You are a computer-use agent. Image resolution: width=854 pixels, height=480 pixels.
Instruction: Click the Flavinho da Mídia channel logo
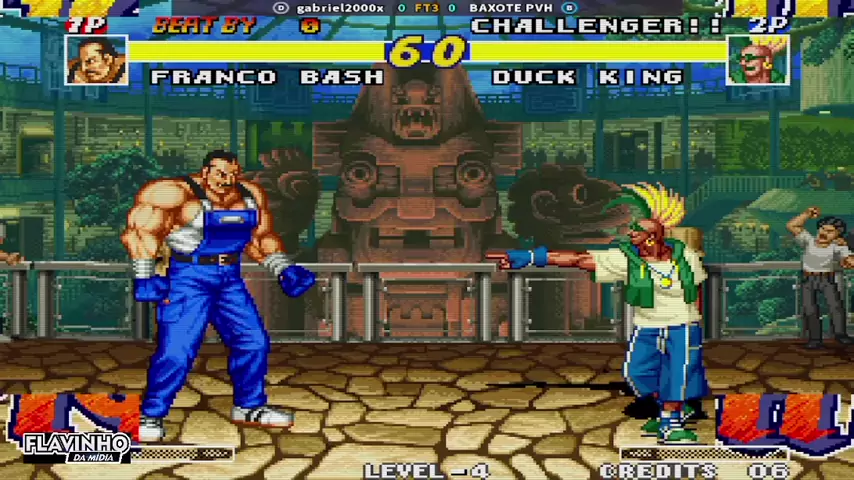tap(76, 447)
